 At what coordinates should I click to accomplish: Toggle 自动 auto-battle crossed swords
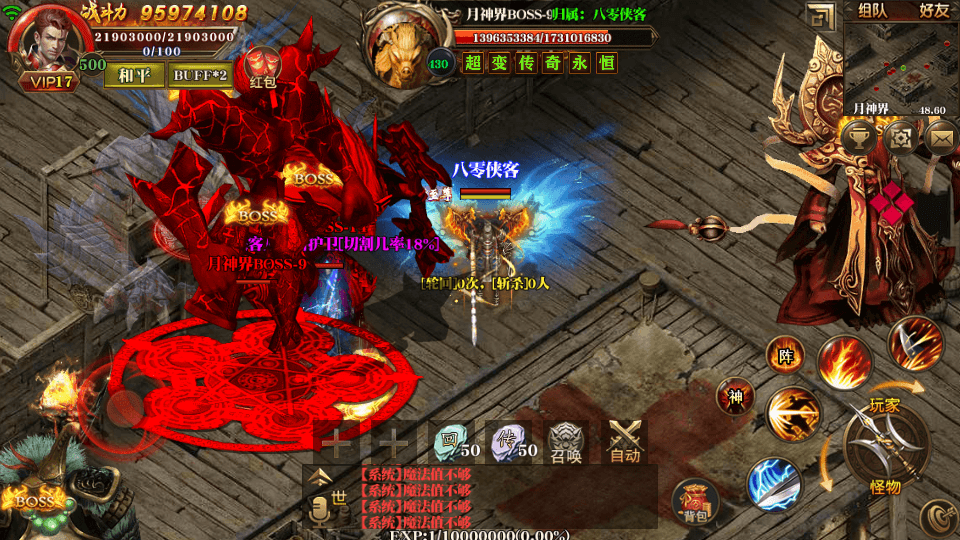pyautogui.click(x=626, y=441)
